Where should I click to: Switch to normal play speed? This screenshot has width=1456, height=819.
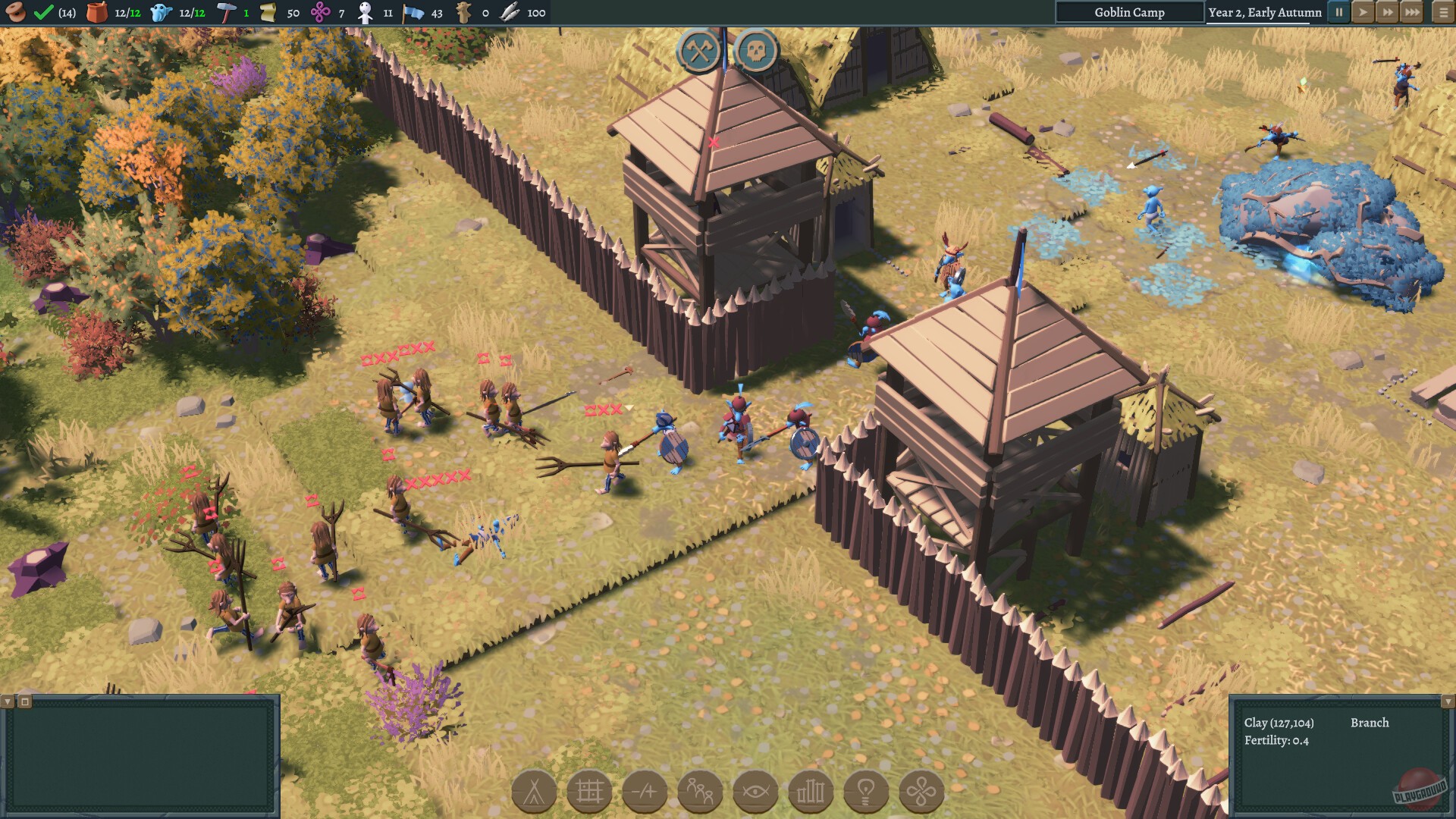[1363, 12]
